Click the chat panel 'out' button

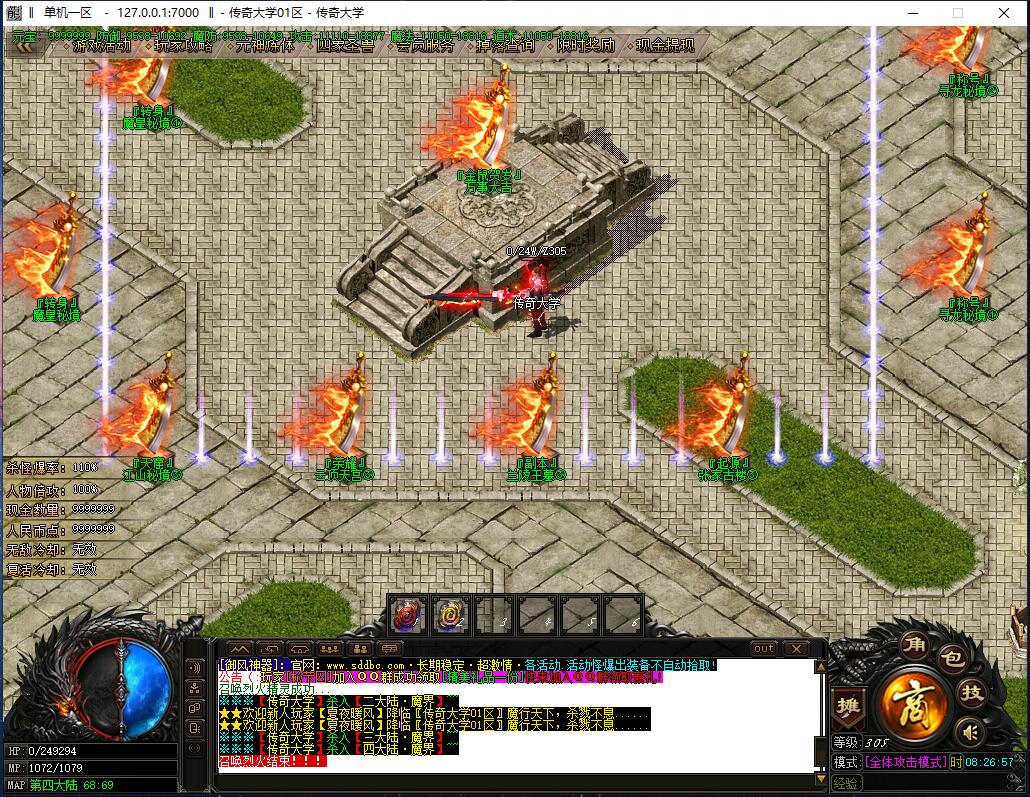(763, 648)
